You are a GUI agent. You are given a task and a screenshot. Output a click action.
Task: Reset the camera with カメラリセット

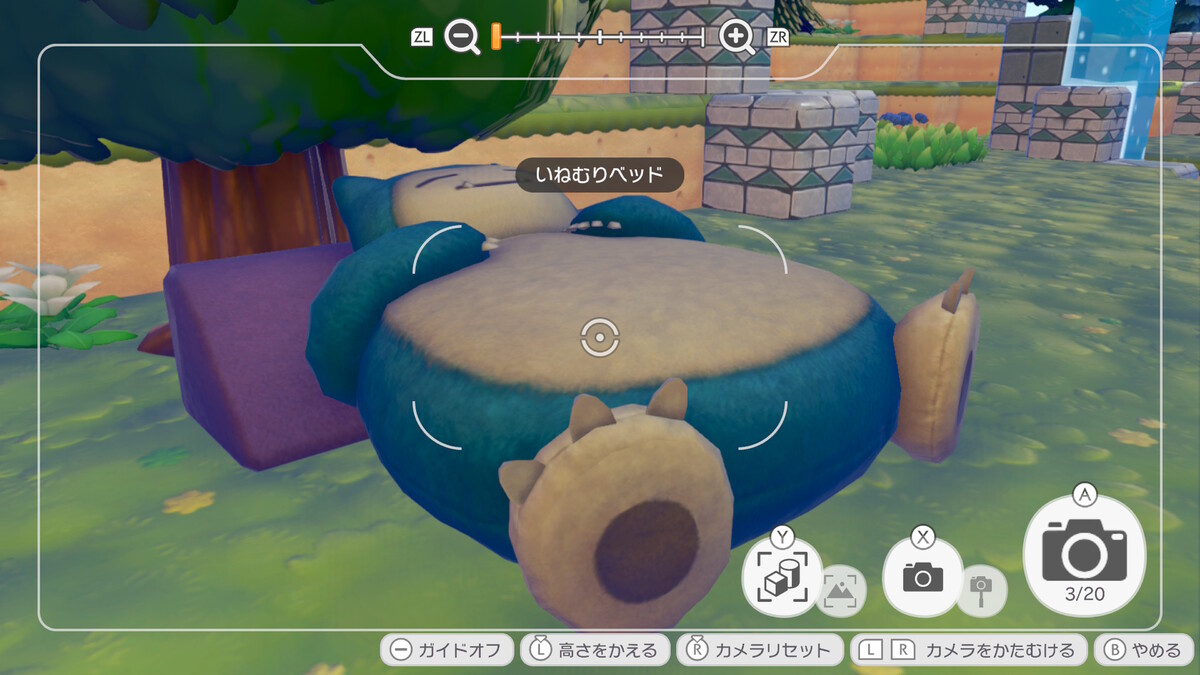click(759, 650)
